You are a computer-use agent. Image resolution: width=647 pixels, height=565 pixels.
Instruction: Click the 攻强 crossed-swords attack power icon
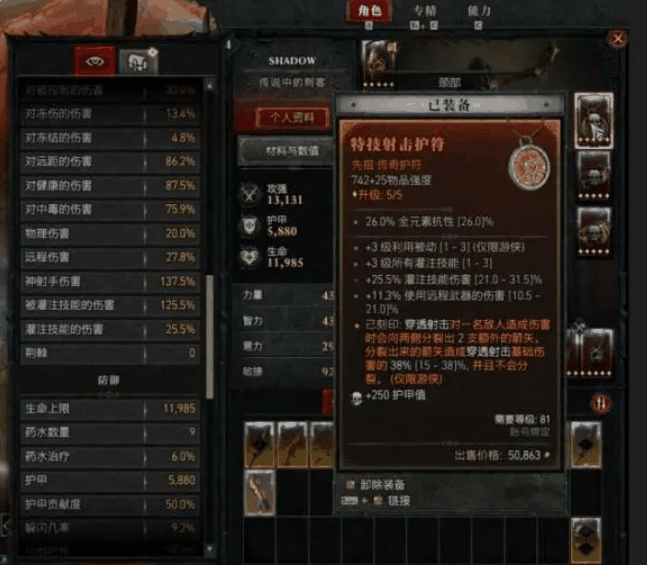[251, 194]
